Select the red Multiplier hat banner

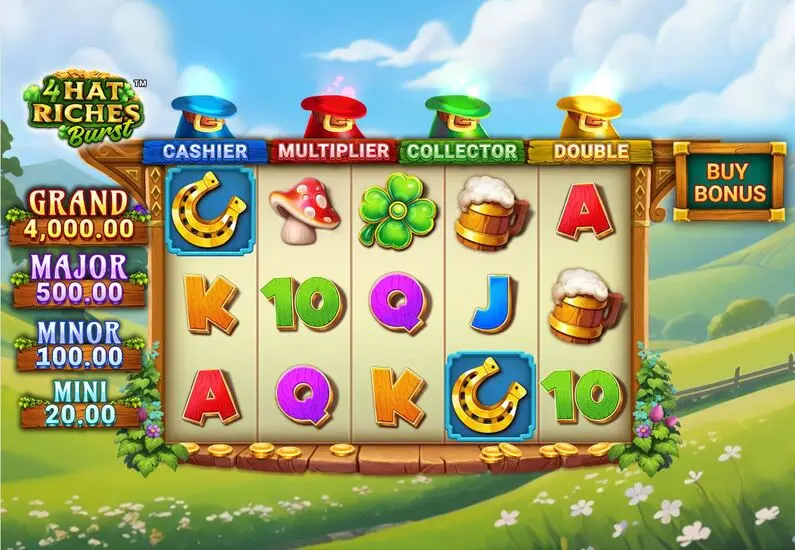tap(333, 151)
